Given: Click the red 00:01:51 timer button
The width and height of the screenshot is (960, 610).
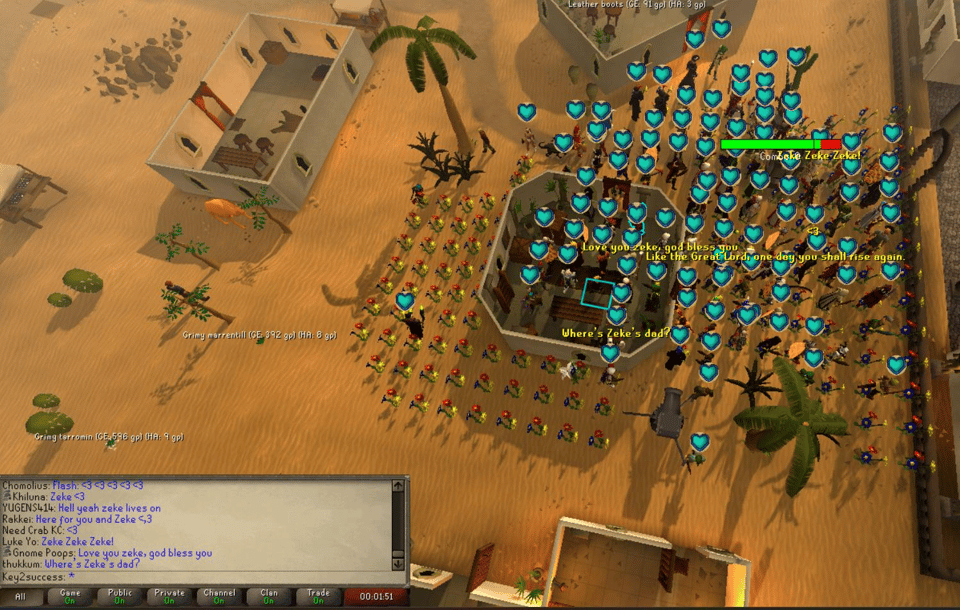Looking at the screenshot, I should tap(376, 597).
